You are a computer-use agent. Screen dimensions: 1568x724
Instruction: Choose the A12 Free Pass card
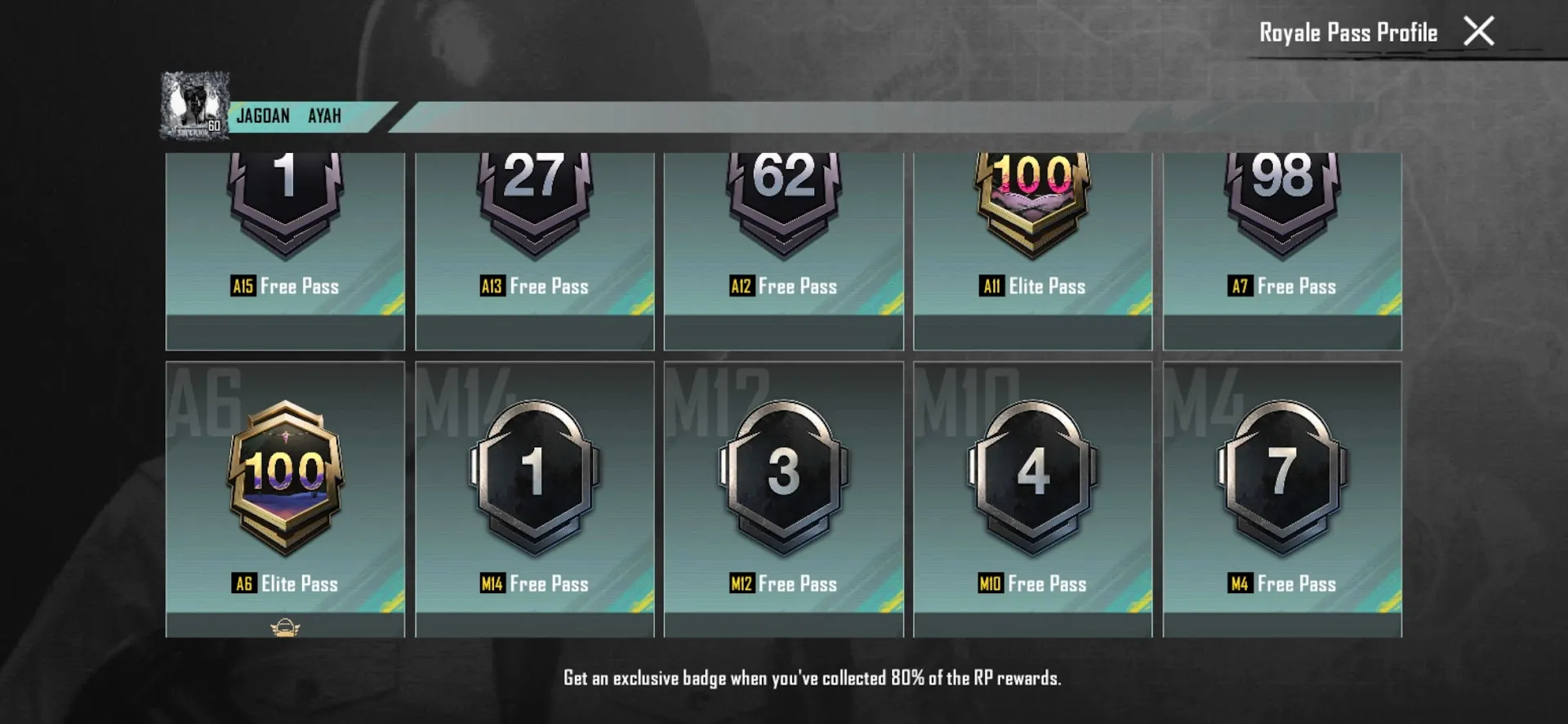pos(783,245)
